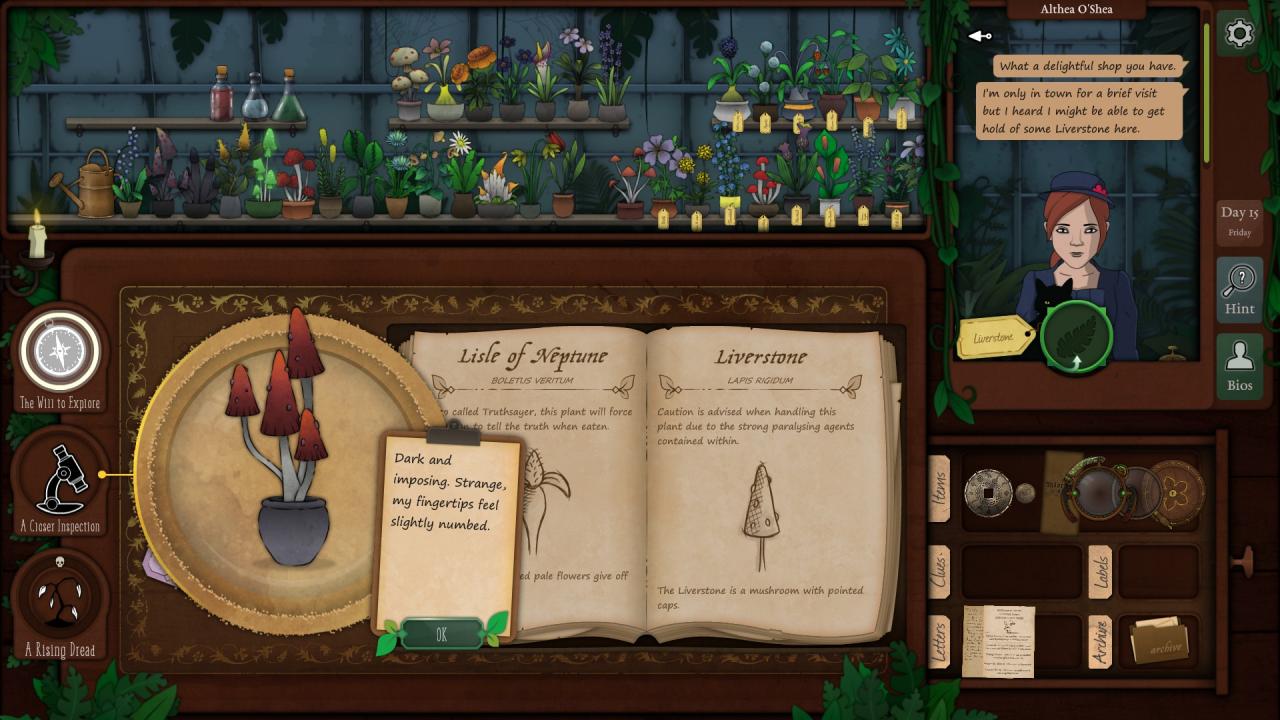The image size is (1280, 720).
Task: Click the arrow beside customer dialogue
Action: pos(979,37)
